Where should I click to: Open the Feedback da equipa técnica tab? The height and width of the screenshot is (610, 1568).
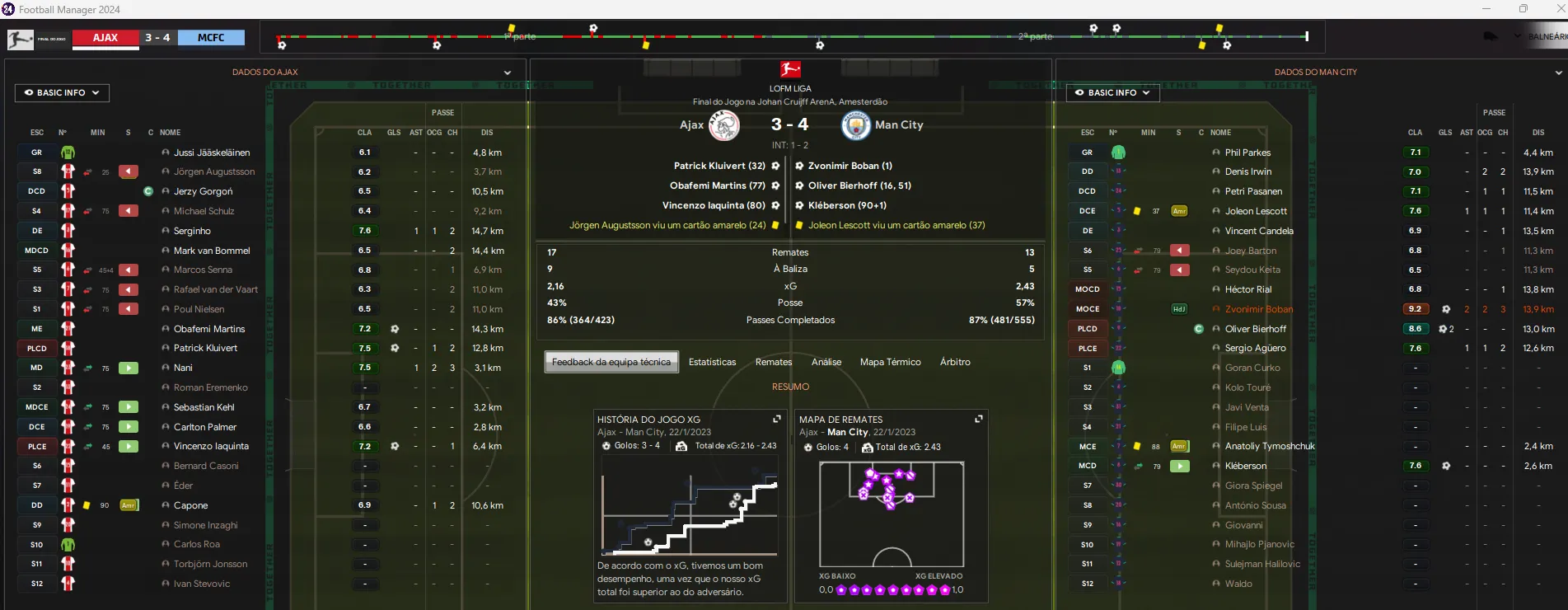click(611, 362)
